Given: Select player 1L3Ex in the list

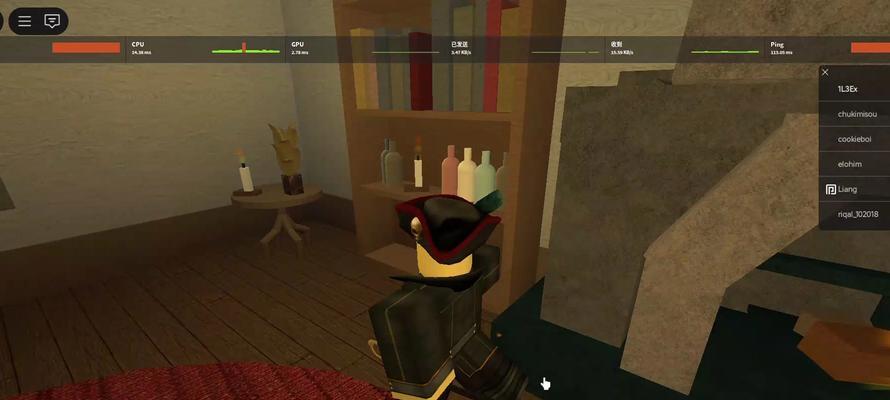Looking at the screenshot, I should tap(848, 90).
